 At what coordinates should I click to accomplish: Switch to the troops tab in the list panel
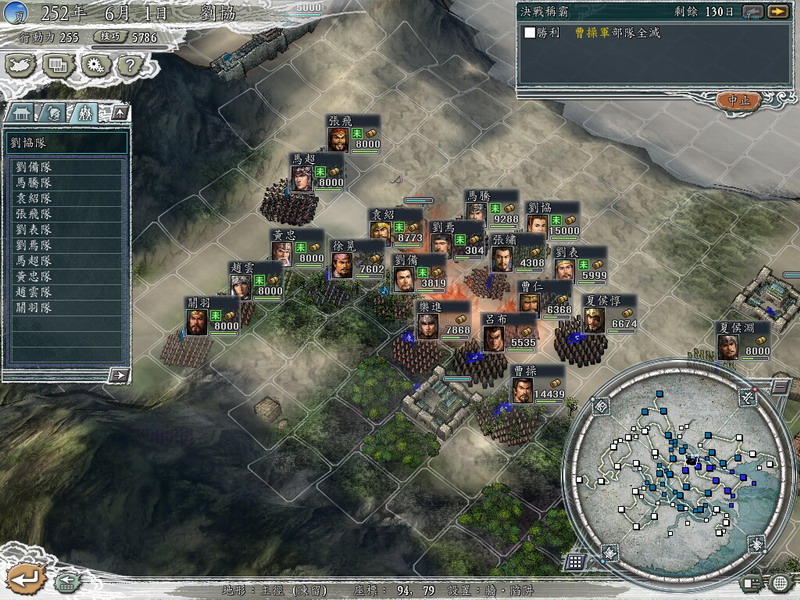pyautogui.click(x=85, y=112)
